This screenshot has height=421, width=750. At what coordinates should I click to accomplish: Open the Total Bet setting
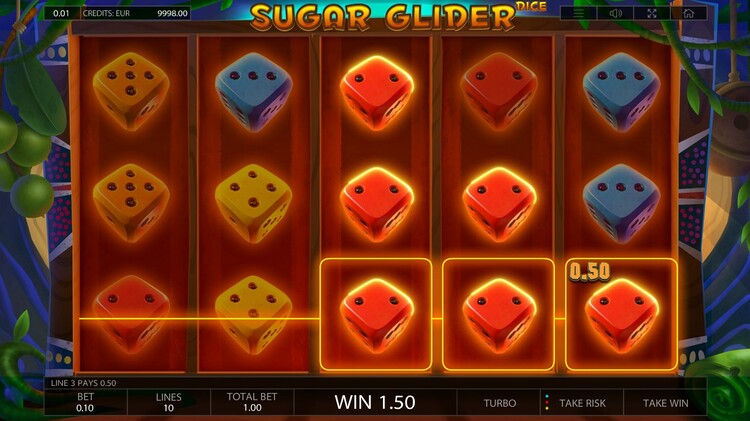(251, 402)
